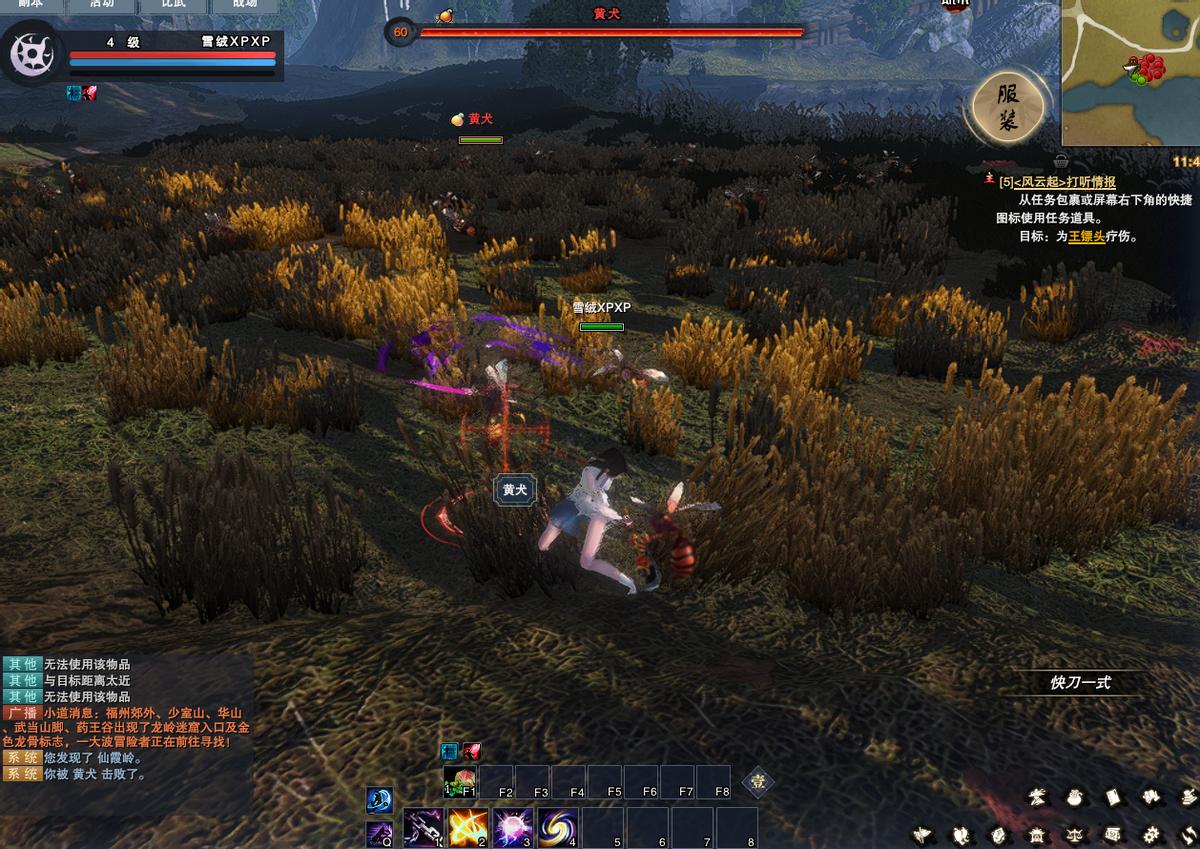Trigger the Q dash skill icon
Viewport: 1200px width, 849px height.
(x=380, y=832)
